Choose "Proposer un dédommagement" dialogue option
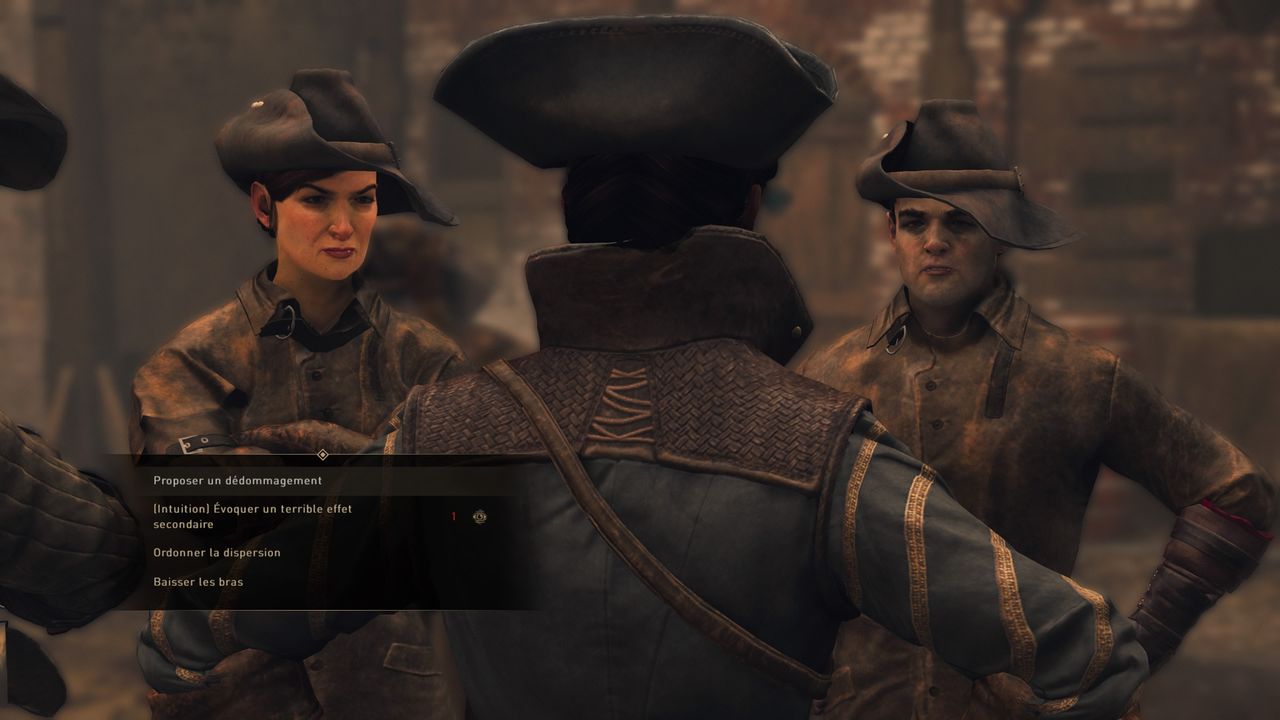Viewport: 1280px width, 720px height. [x=237, y=481]
